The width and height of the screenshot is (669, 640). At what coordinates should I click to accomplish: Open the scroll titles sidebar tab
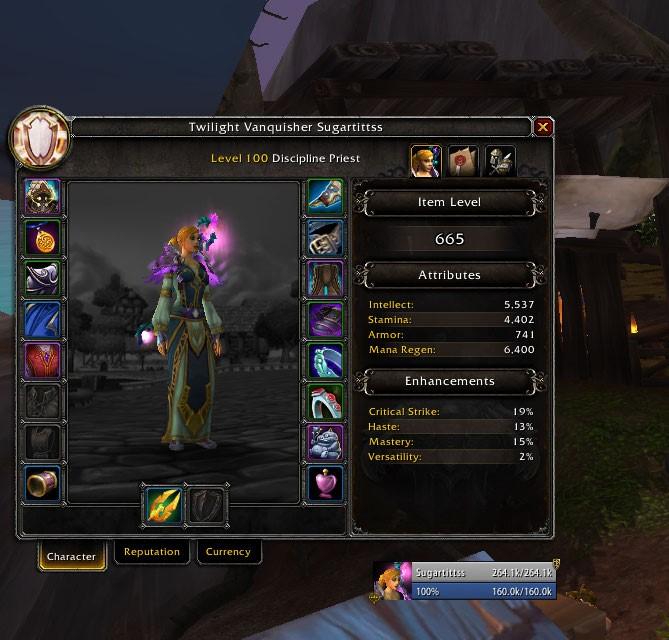pyautogui.click(x=462, y=161)
